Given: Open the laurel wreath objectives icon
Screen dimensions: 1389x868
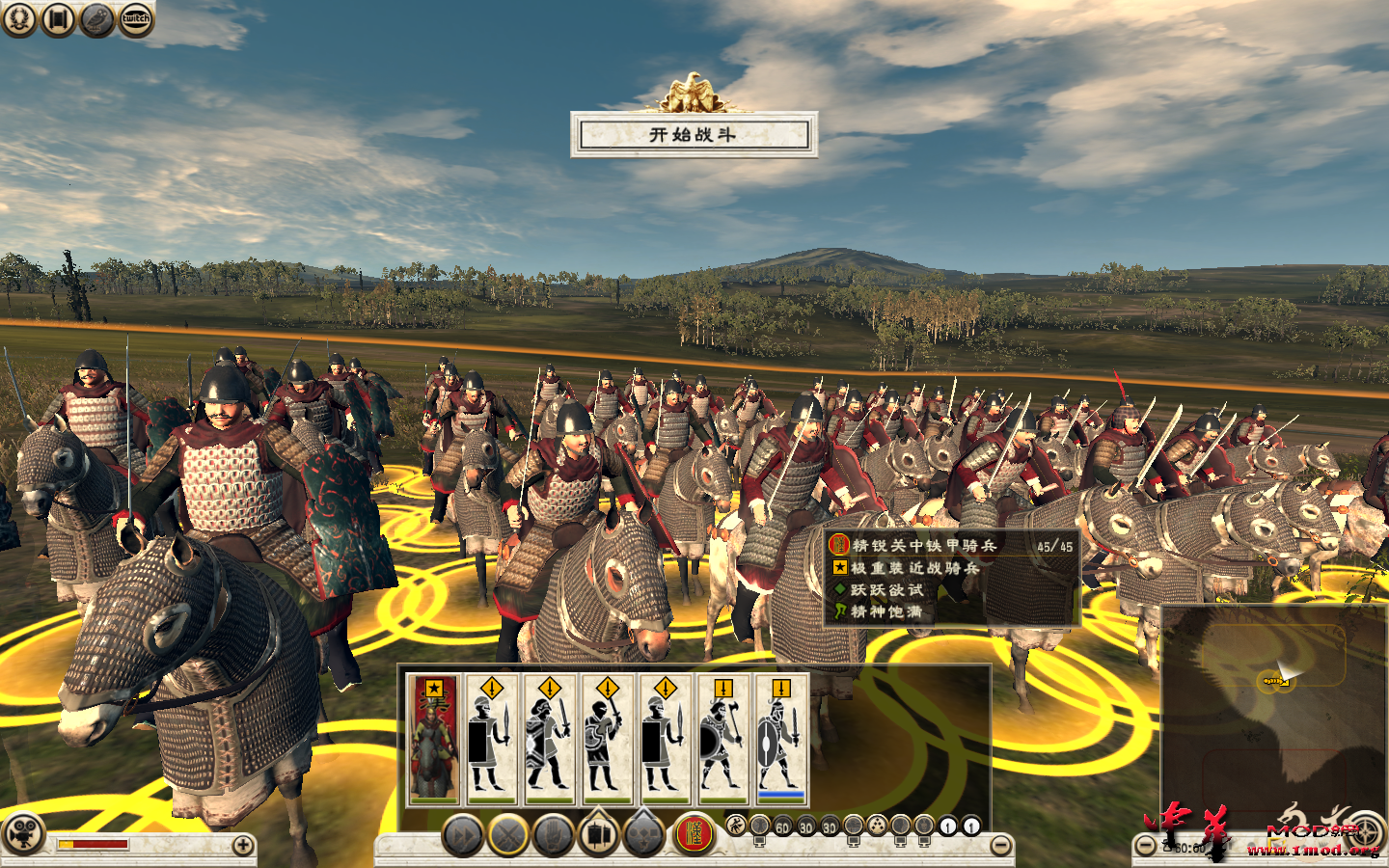Looking at the screenshot, I should pos(18,18).
